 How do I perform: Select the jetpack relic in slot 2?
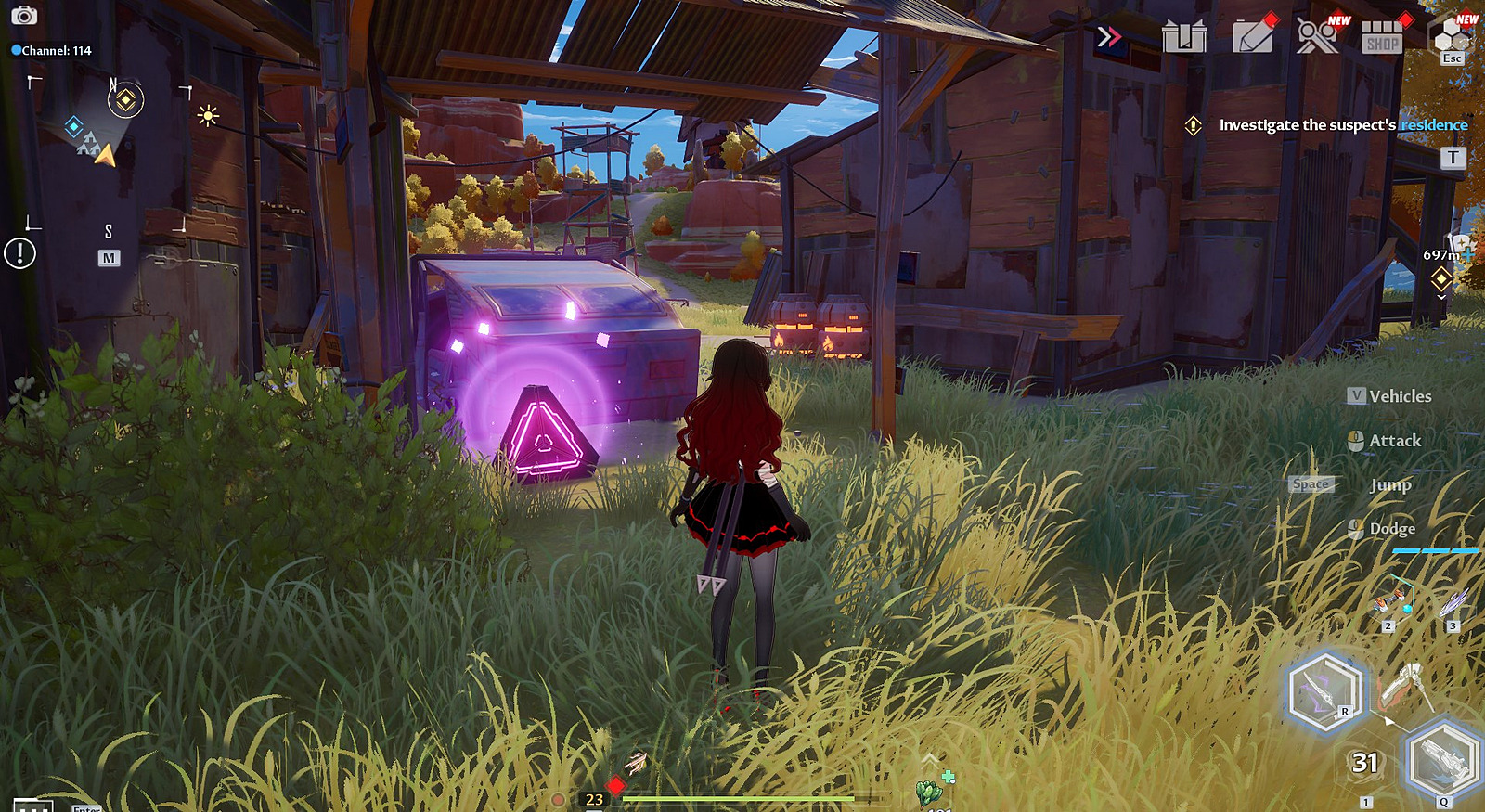1395,599
